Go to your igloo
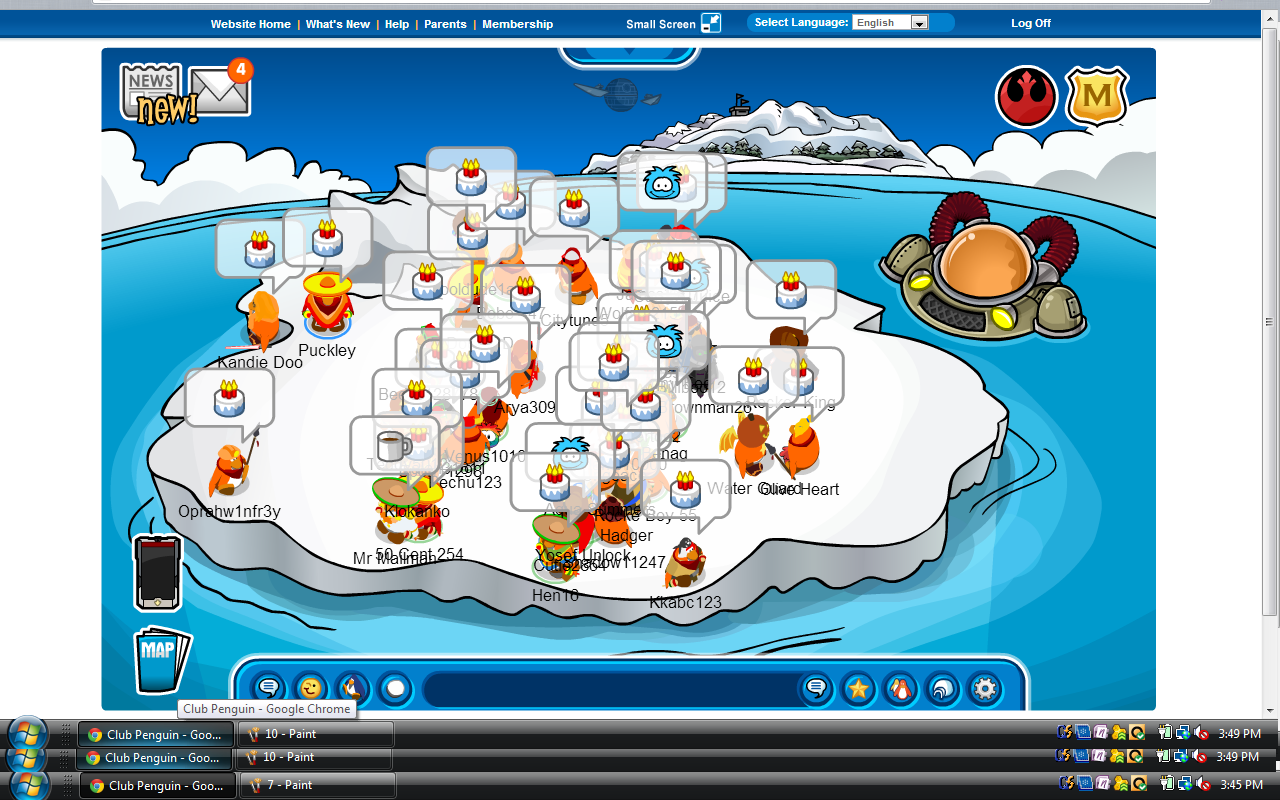1280x800 pixels. point(943,688)
